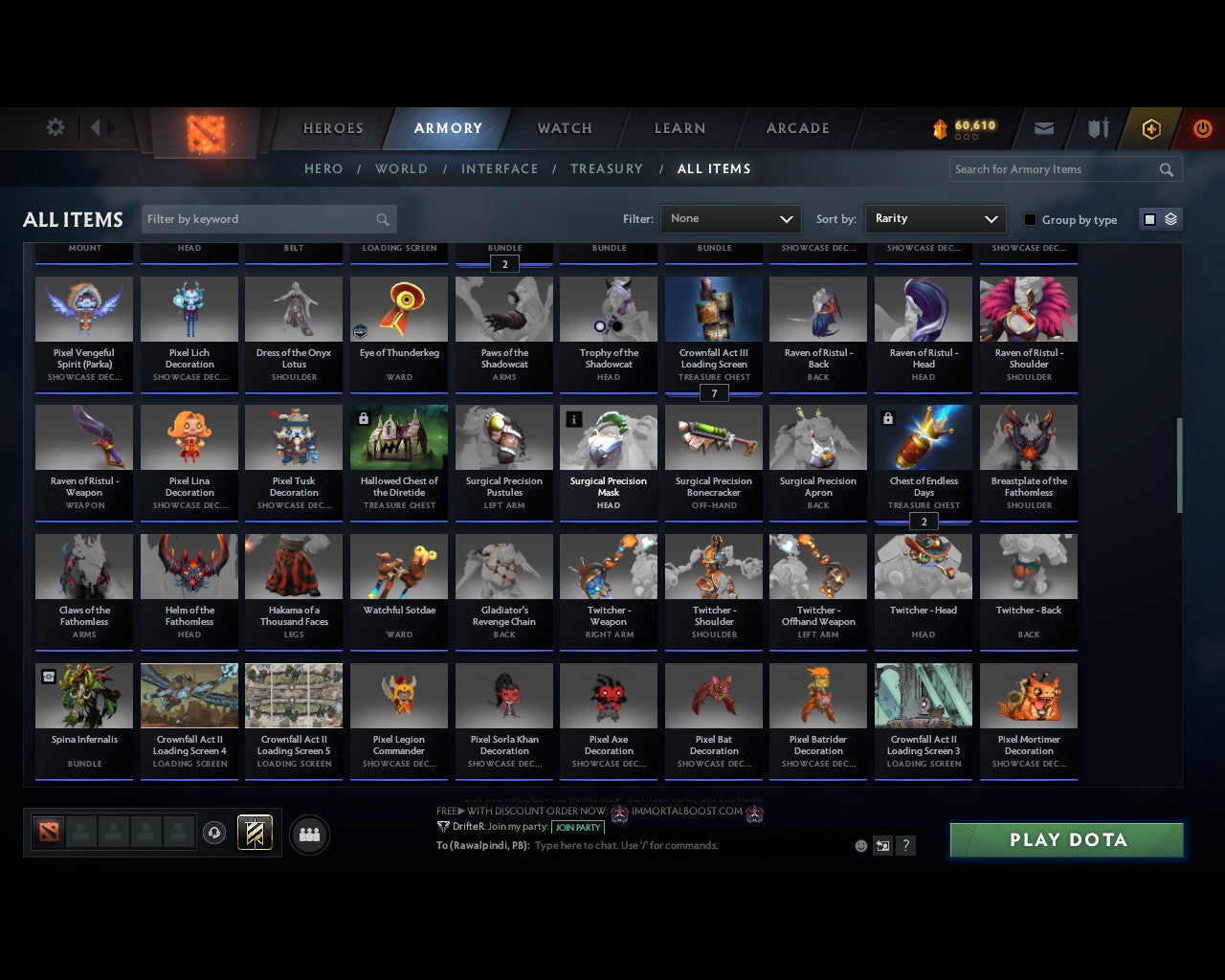Expand the settings gear menu top left
This screenshot has height=980, width=1225.
(55, 127)
